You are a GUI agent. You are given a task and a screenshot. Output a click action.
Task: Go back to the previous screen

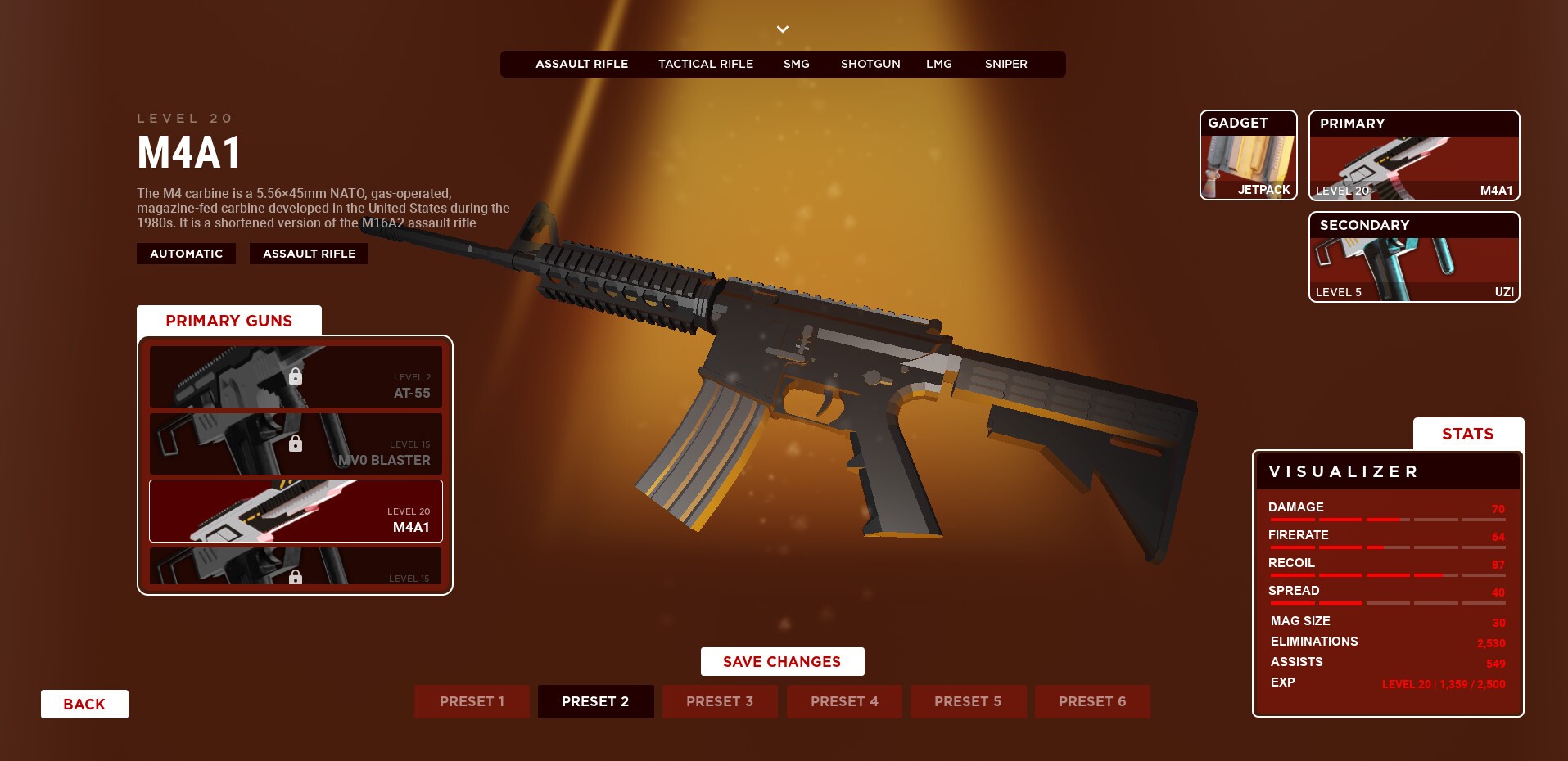pos(84,704)
